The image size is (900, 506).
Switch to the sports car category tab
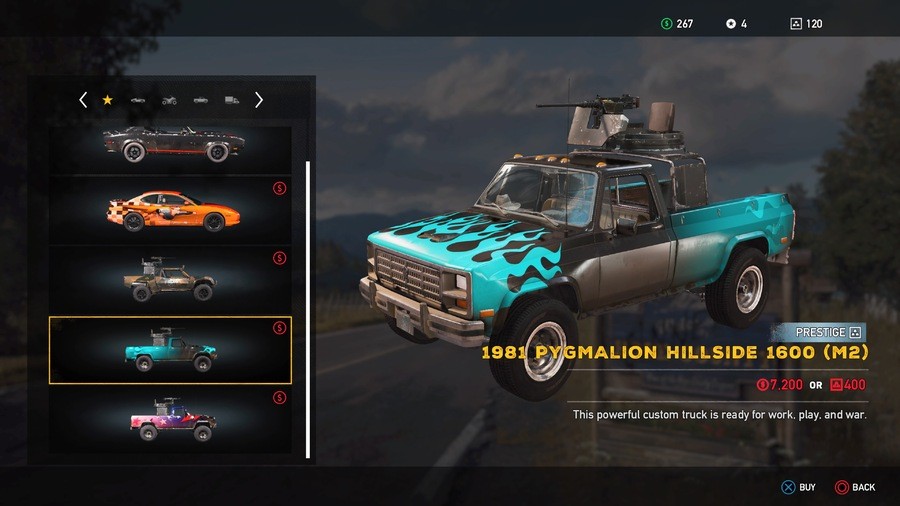click(138, 100)
